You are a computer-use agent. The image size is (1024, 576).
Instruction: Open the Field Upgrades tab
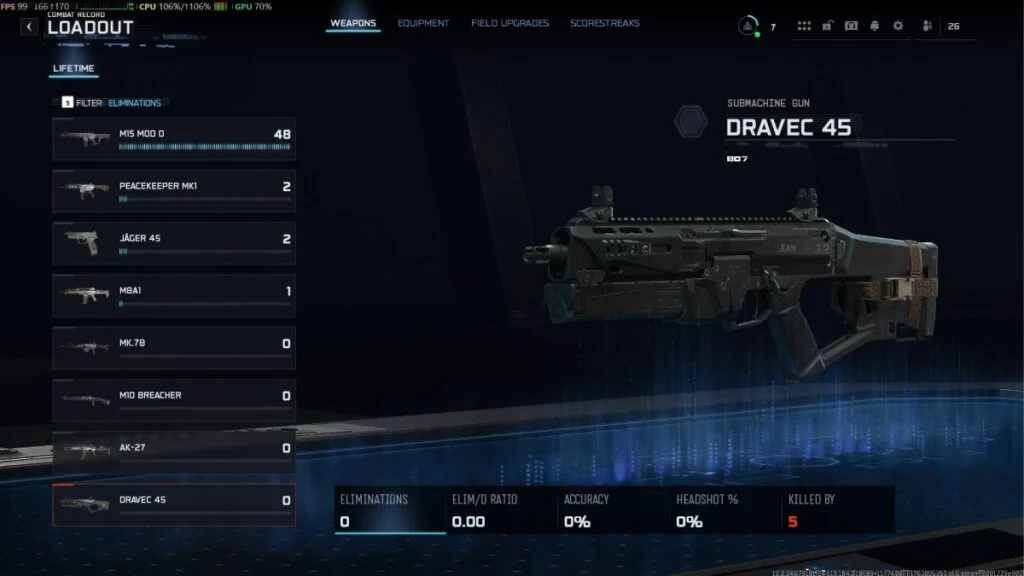510,23
